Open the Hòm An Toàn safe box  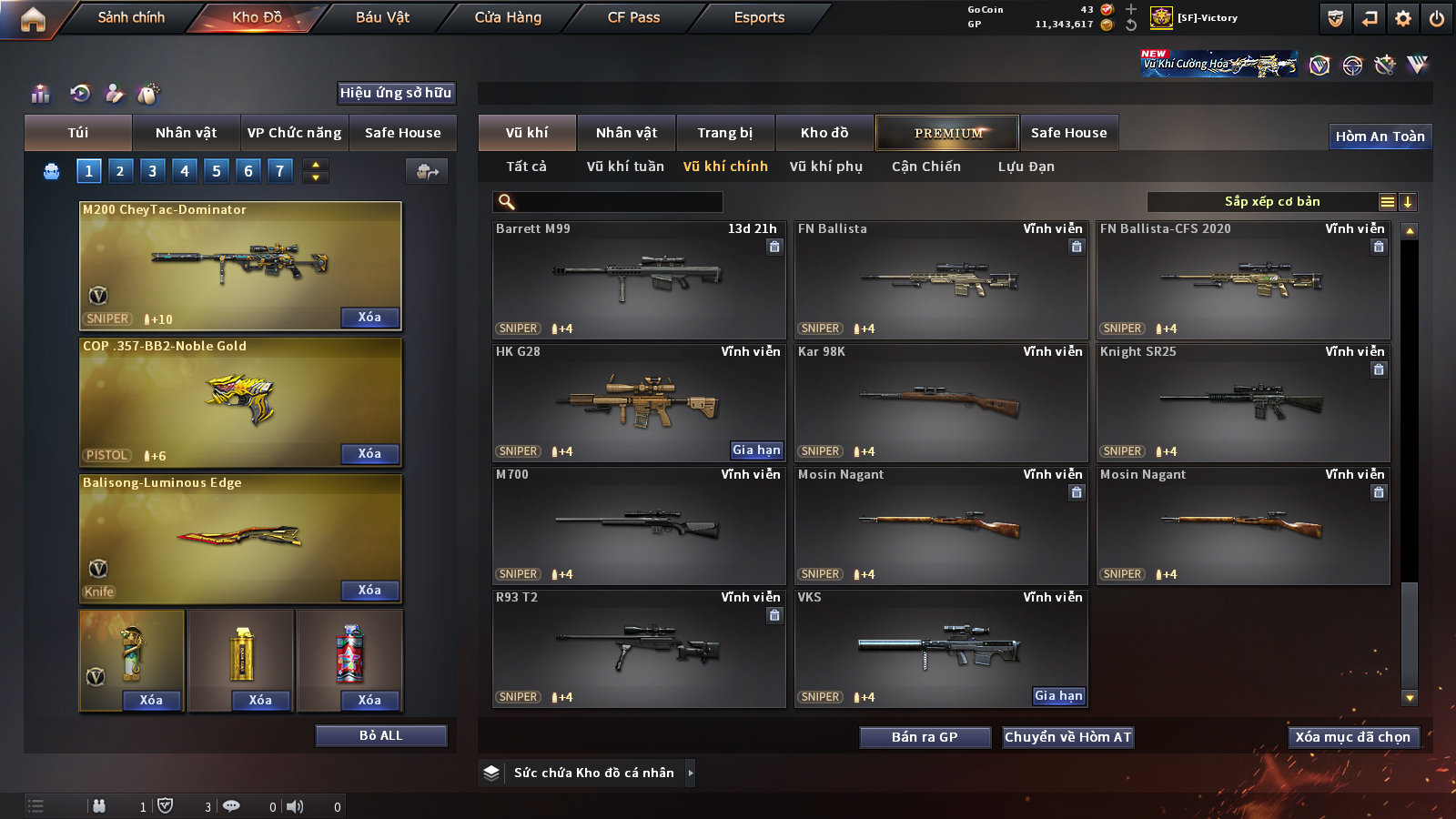[1380, 136]
